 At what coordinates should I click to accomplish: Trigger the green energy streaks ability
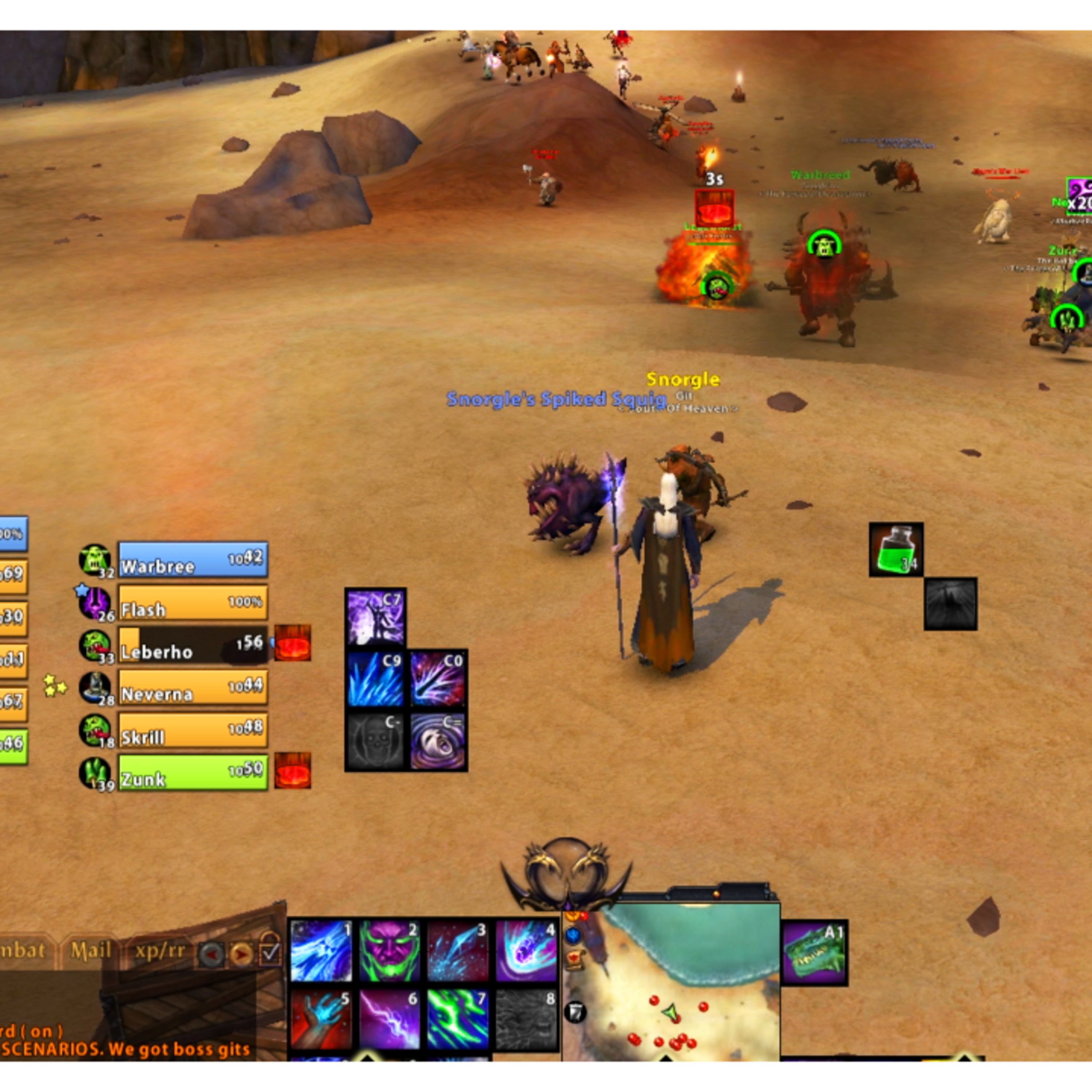tap(458, 1019)
